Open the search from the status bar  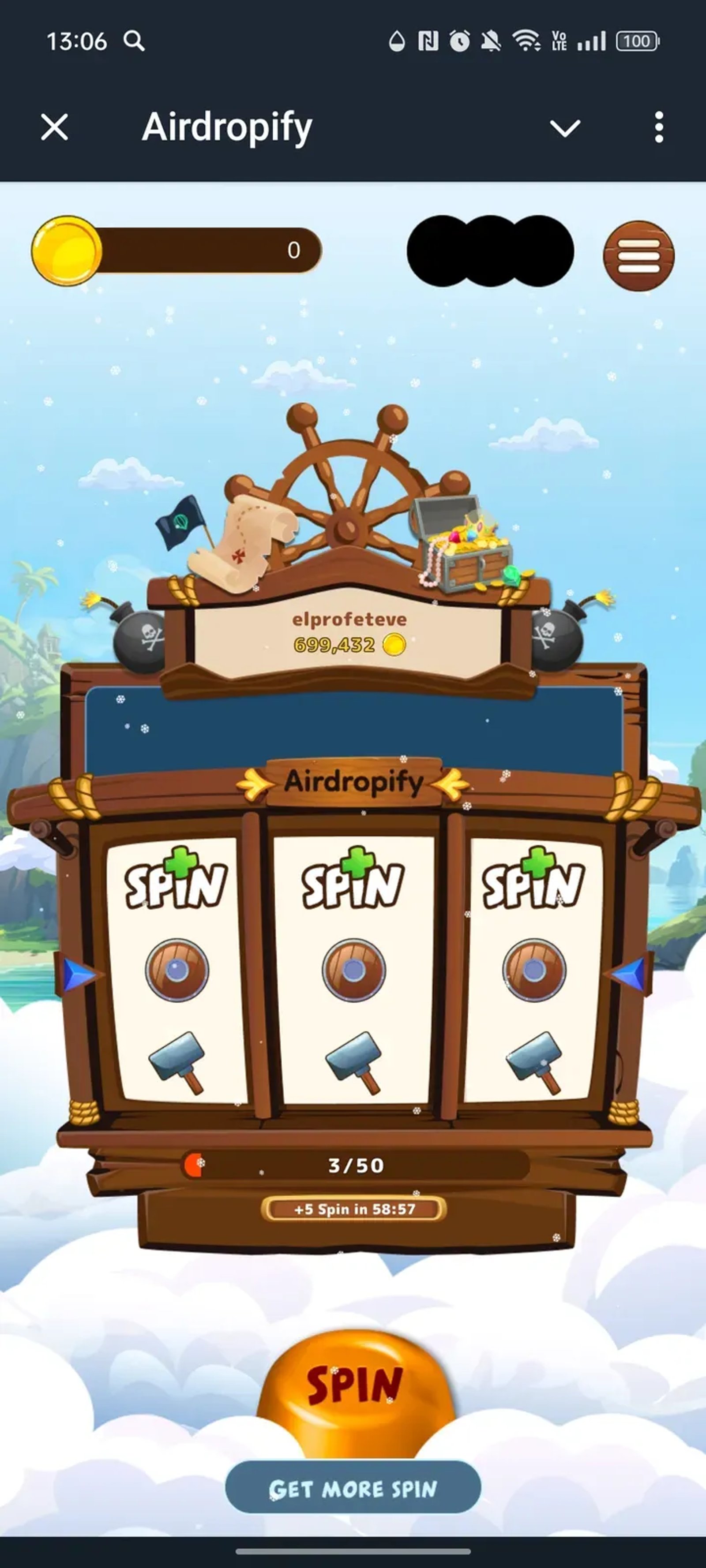coord(135,41)
